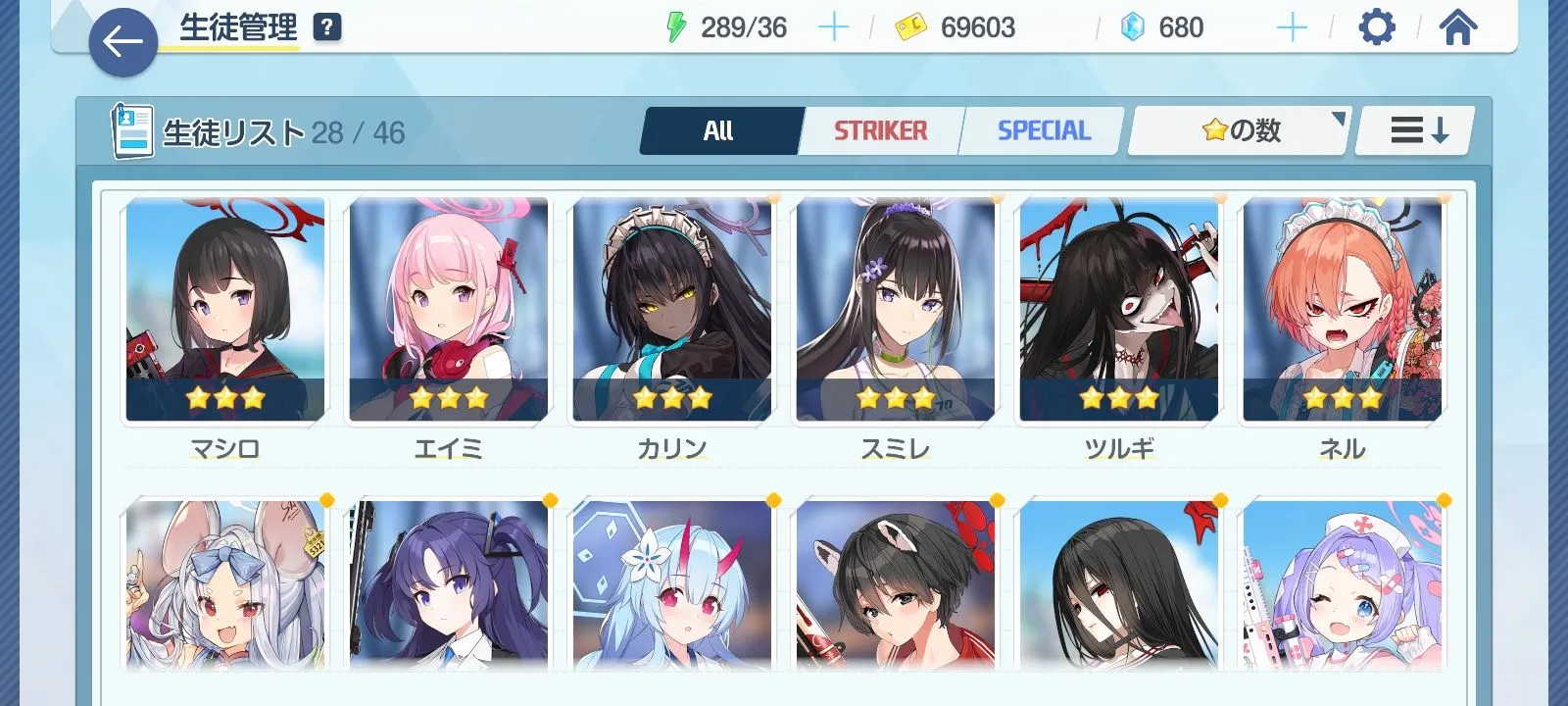Screen dimensions: 1568x706
Task: Go back with the arrow button
Action: pyautogui.click(x=122, y=42)
